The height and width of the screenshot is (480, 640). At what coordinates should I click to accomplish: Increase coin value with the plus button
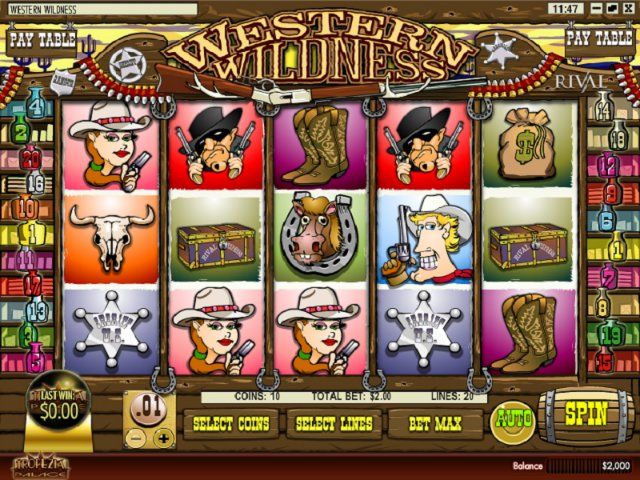pyautogui.click(x=164, y=437)
